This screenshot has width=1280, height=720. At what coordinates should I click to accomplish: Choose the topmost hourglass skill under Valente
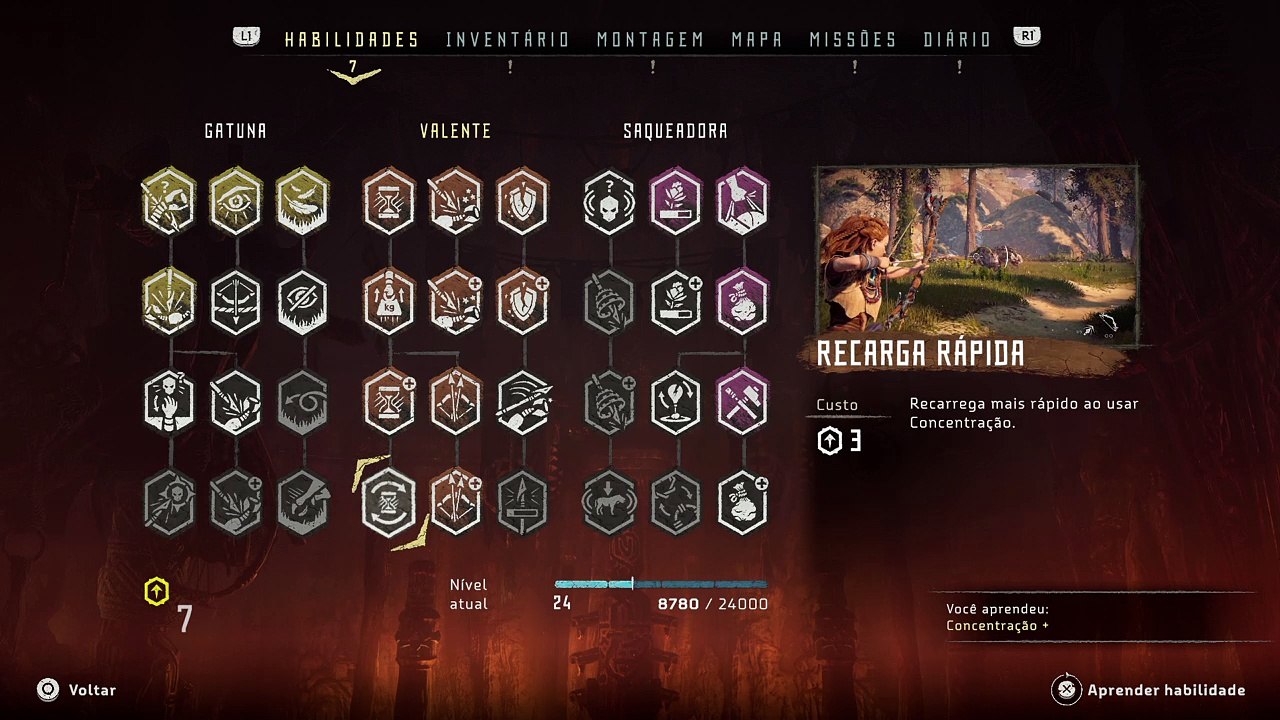click(389, 202)
